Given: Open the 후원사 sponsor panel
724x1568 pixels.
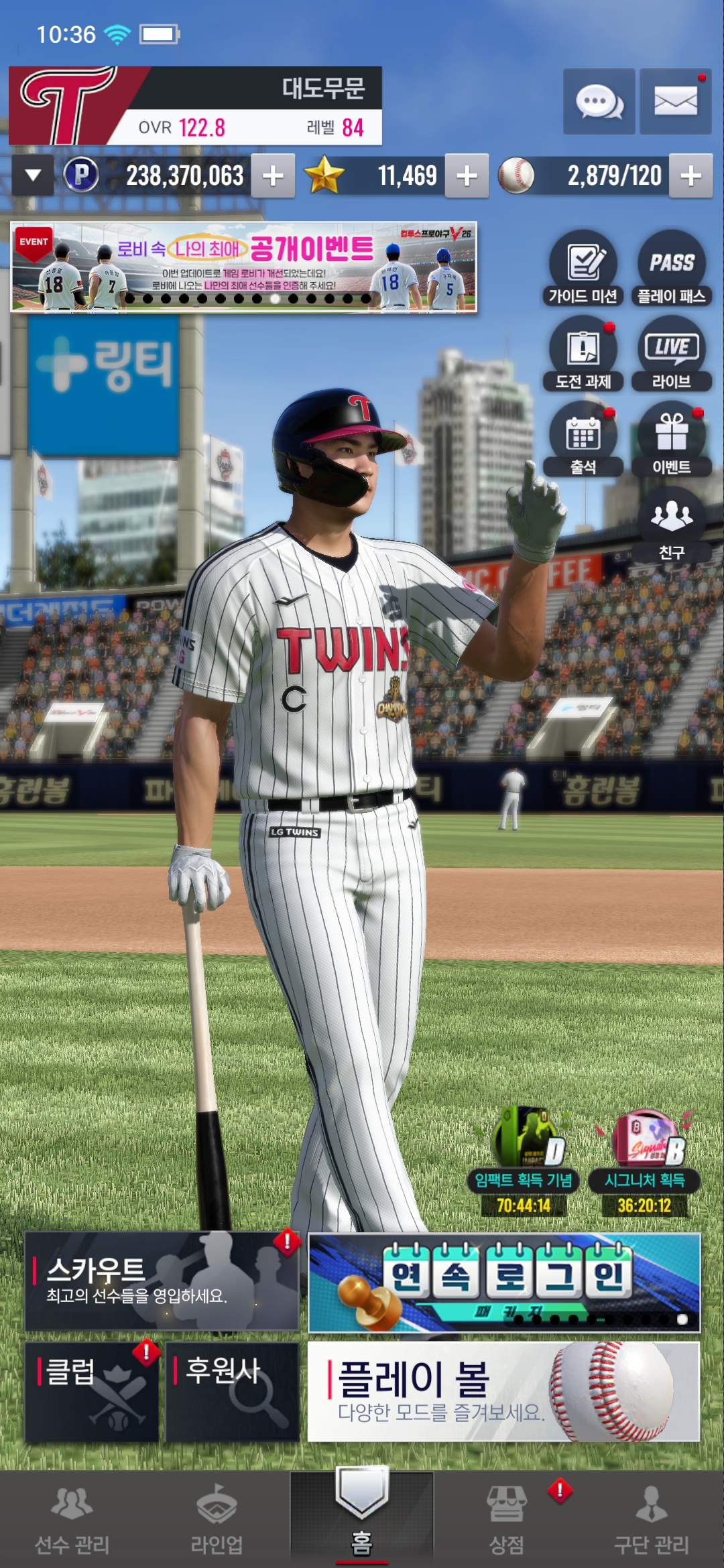Looking at the screenshot, I should coord(232,1391).
